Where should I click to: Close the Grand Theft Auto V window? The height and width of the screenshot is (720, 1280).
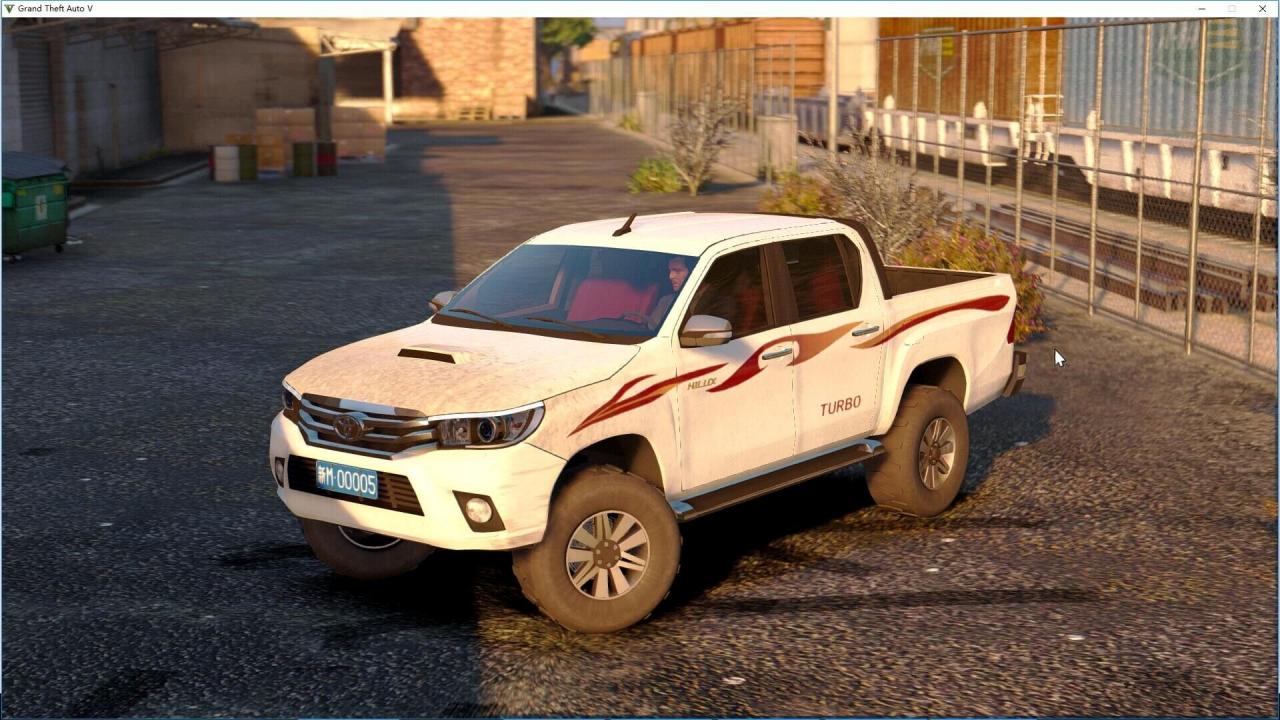[1262, 8]
